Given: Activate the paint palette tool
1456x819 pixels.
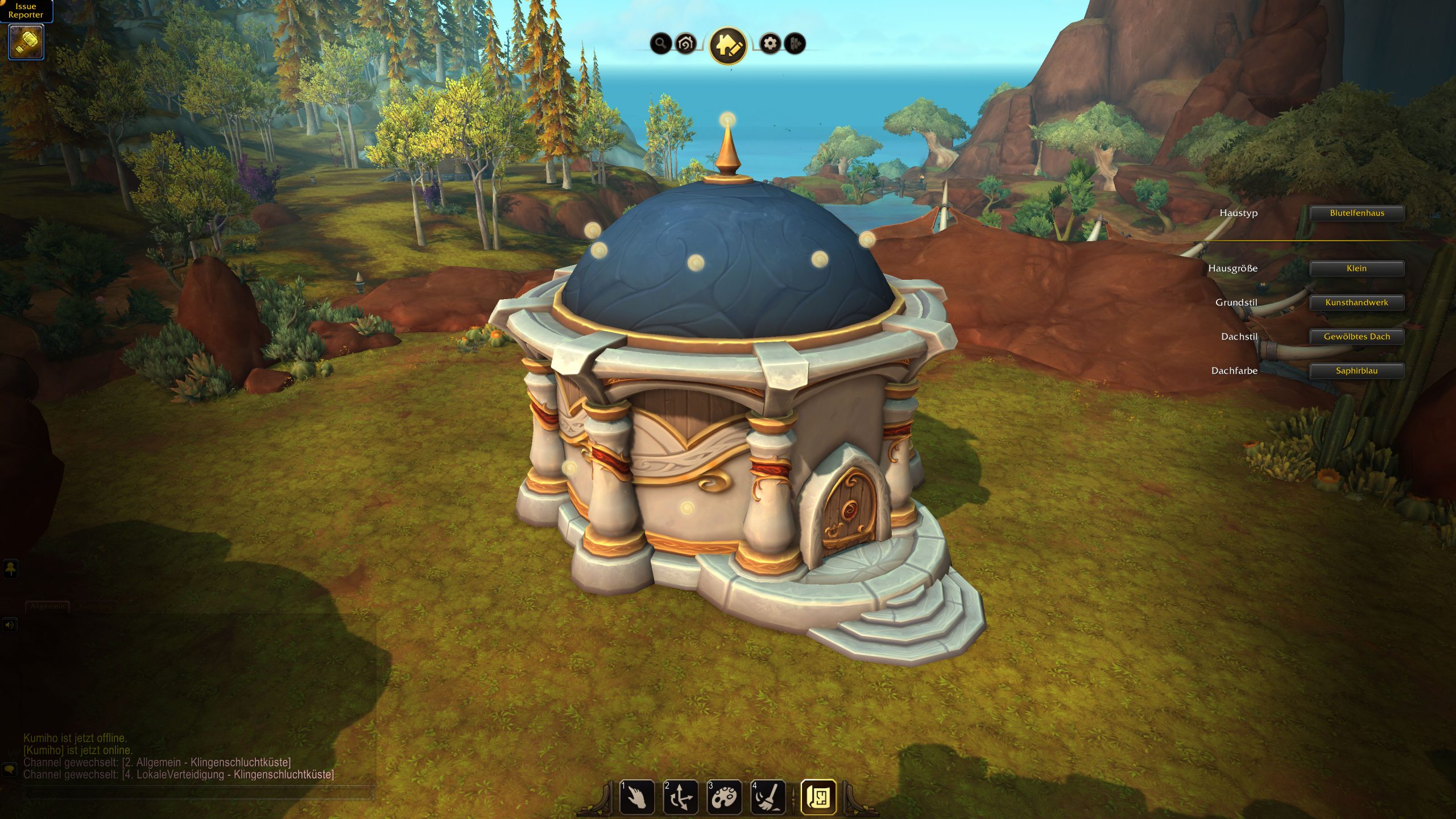Looking at the screenshot, I should tap(724, 797).
